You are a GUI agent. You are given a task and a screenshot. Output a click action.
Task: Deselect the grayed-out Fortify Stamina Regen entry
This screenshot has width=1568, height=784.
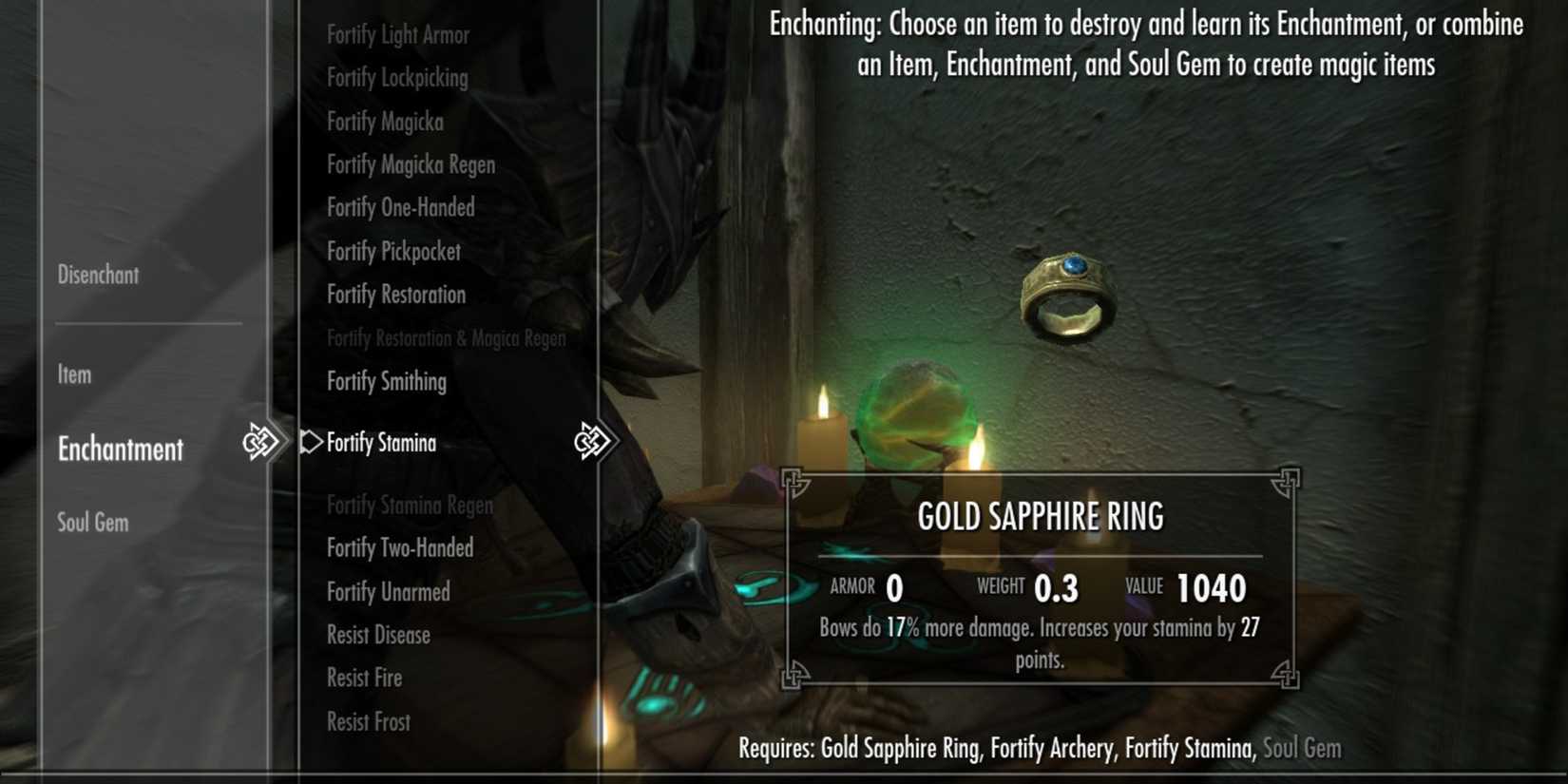point(410,505)
